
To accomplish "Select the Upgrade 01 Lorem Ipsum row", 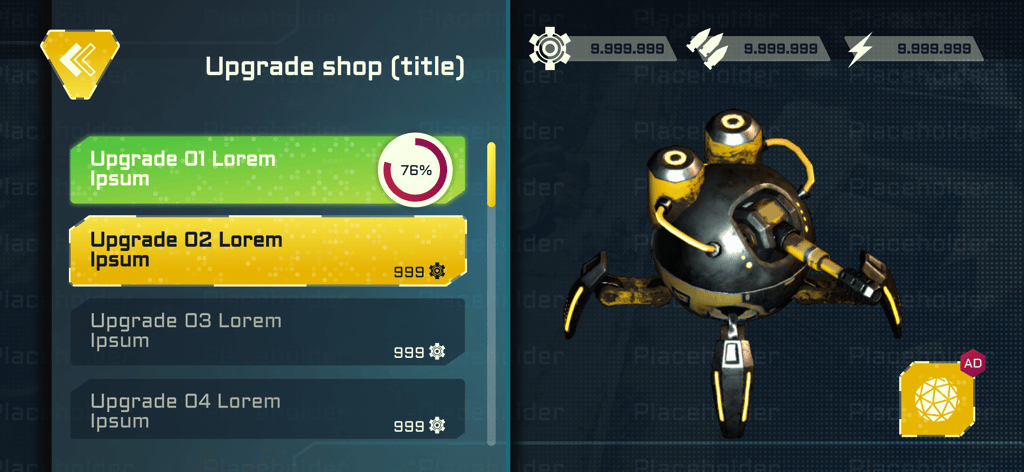I will tap(230, 170).
